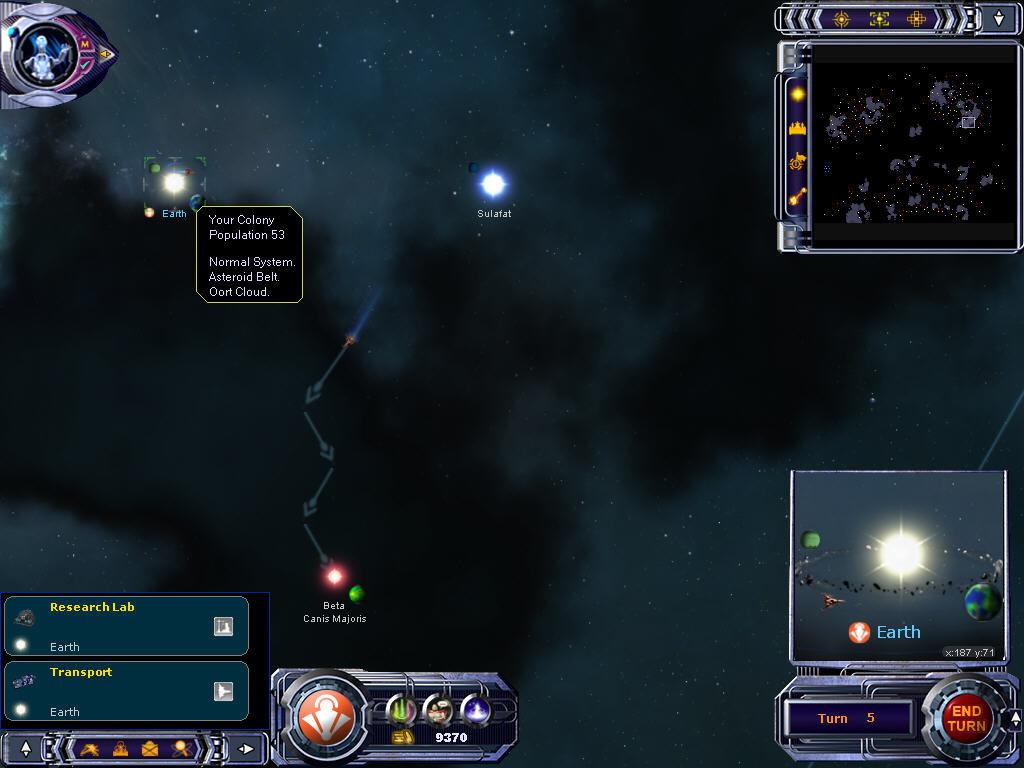Click the Research Lab's building action button
This screenshot has width=1024, height=768.
[x=223, y=626]
